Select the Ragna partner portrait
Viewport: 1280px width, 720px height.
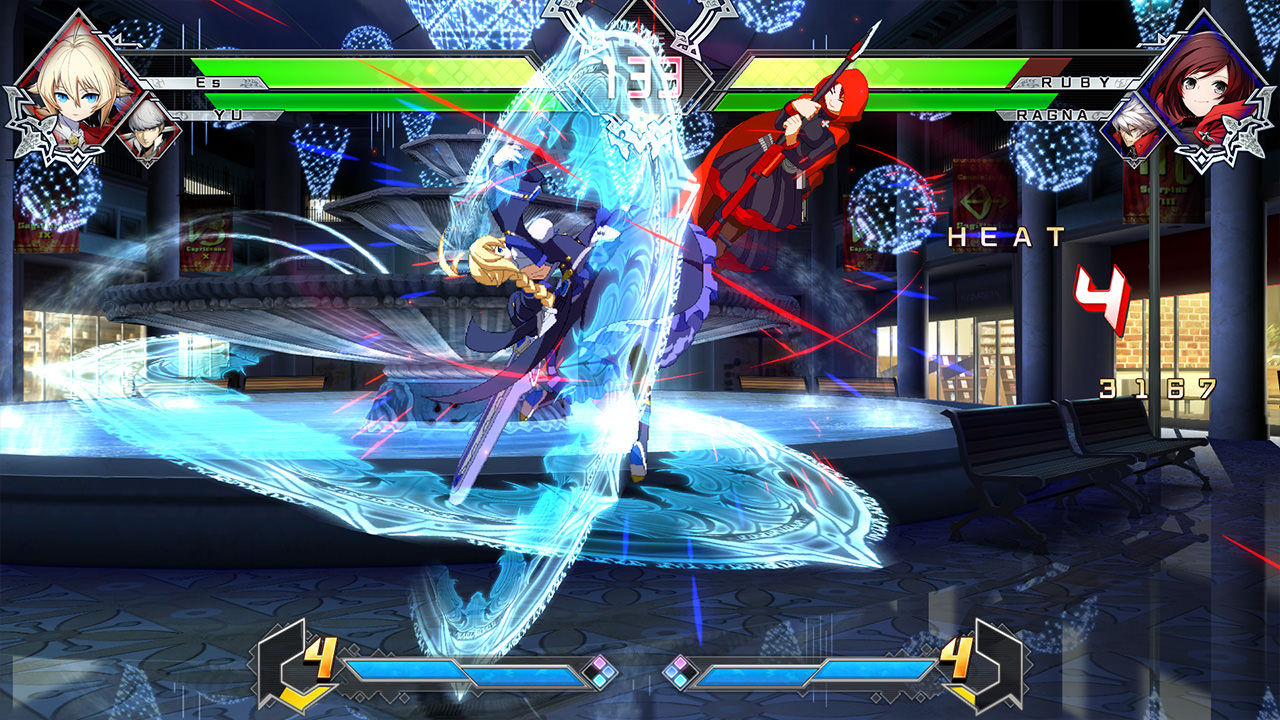(1130, 130)
